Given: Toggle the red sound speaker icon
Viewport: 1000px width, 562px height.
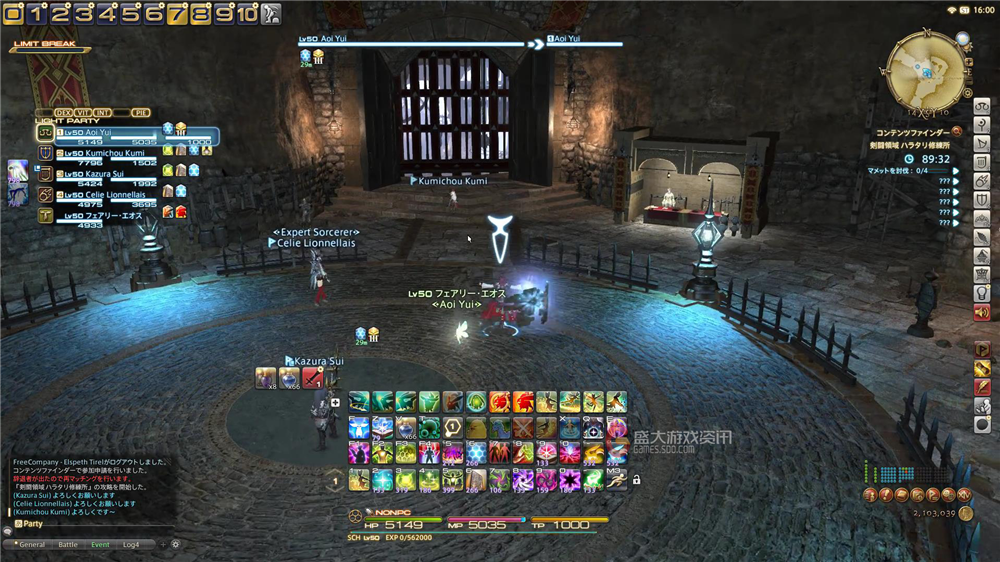Looking at the screenshot, I should 981,312.
